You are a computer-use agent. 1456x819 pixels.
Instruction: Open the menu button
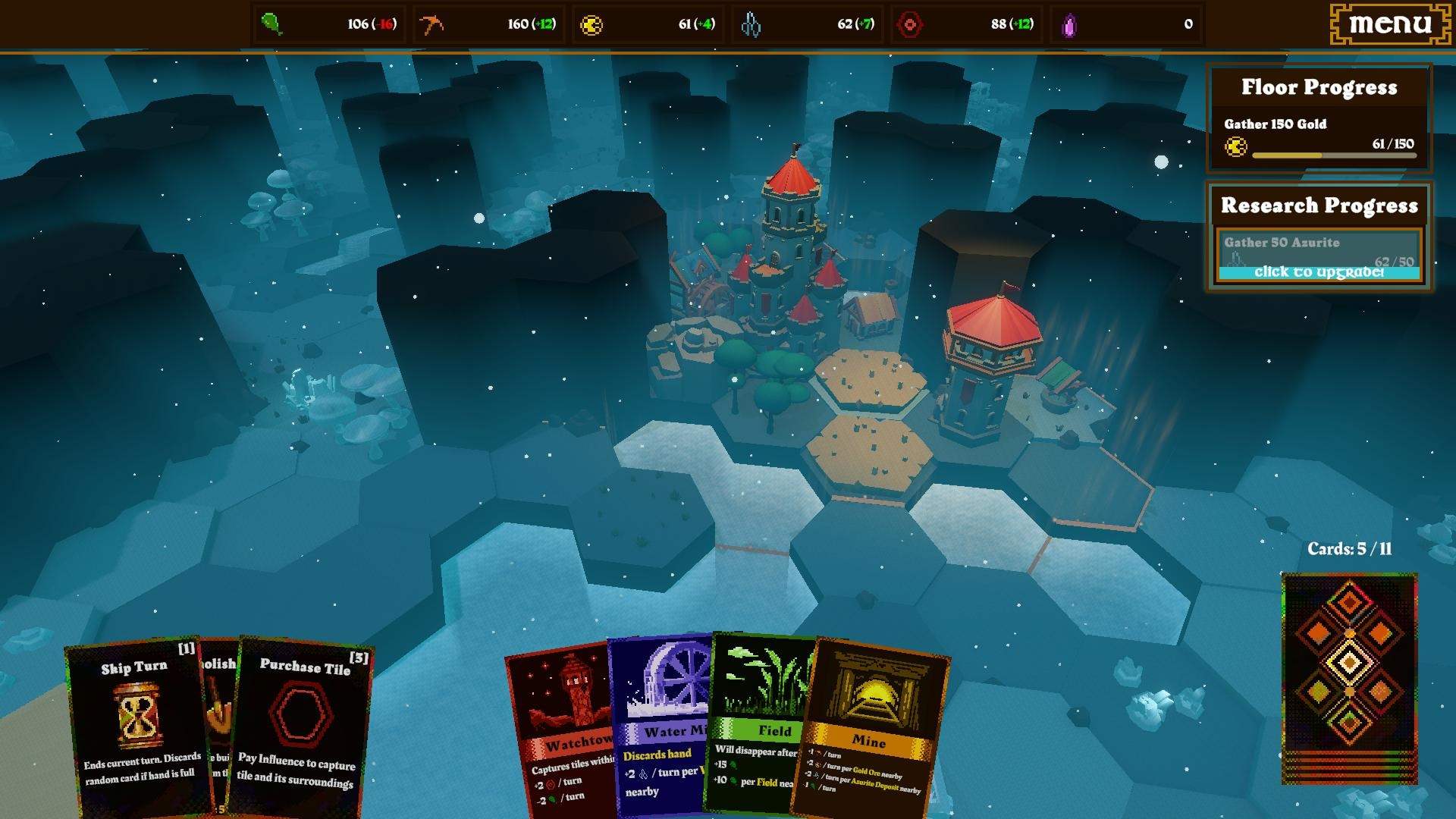click(x=1390, y=24)
